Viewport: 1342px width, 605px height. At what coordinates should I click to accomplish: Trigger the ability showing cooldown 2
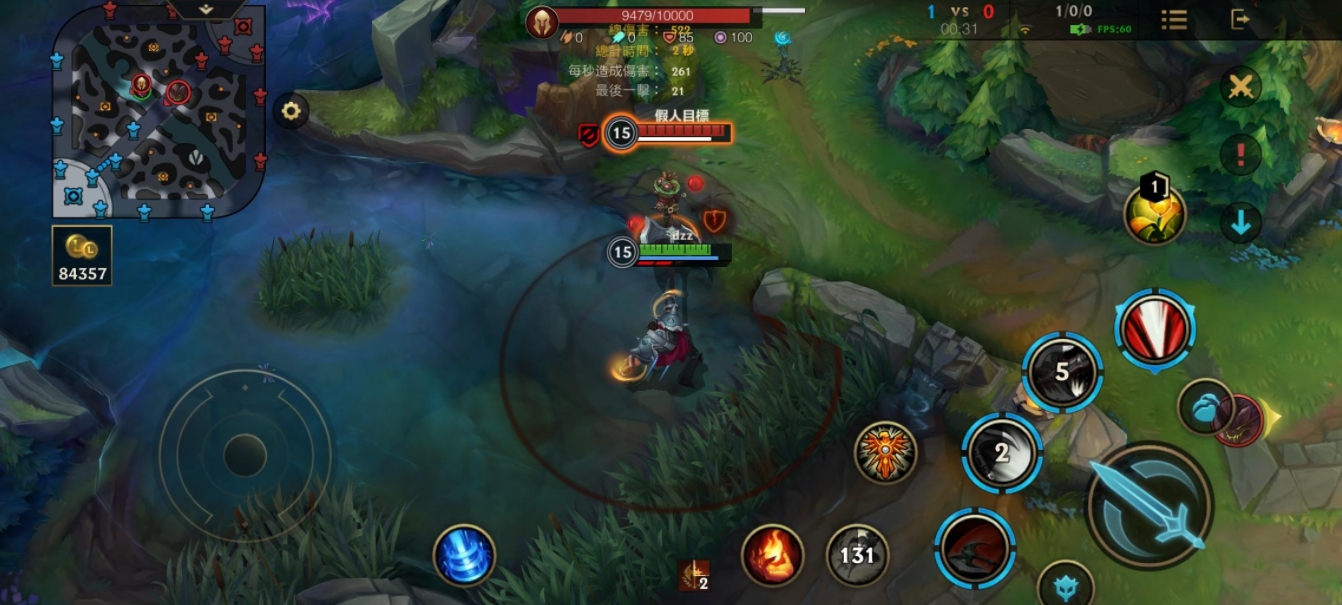[1002, 452]
